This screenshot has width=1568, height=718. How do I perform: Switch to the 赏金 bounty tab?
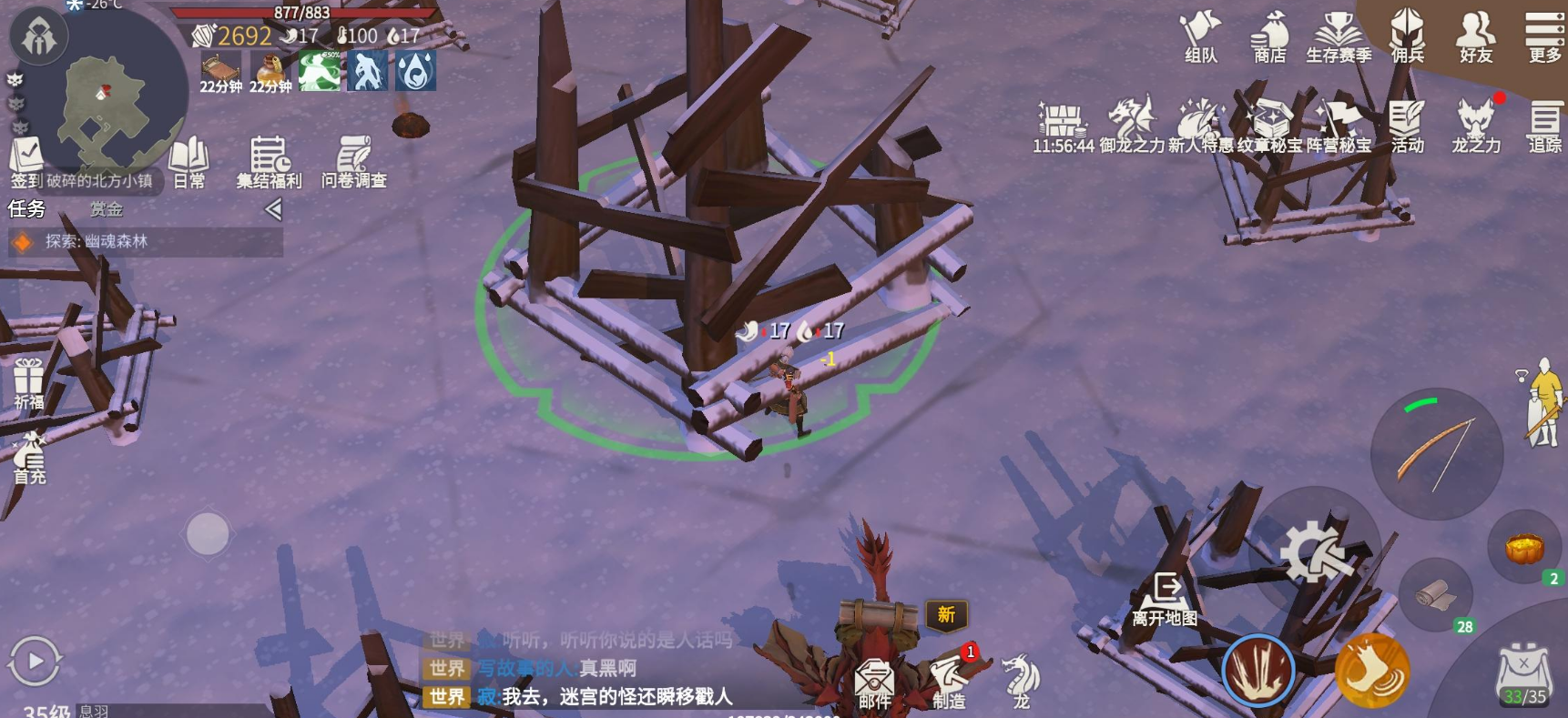coord(106,209)
